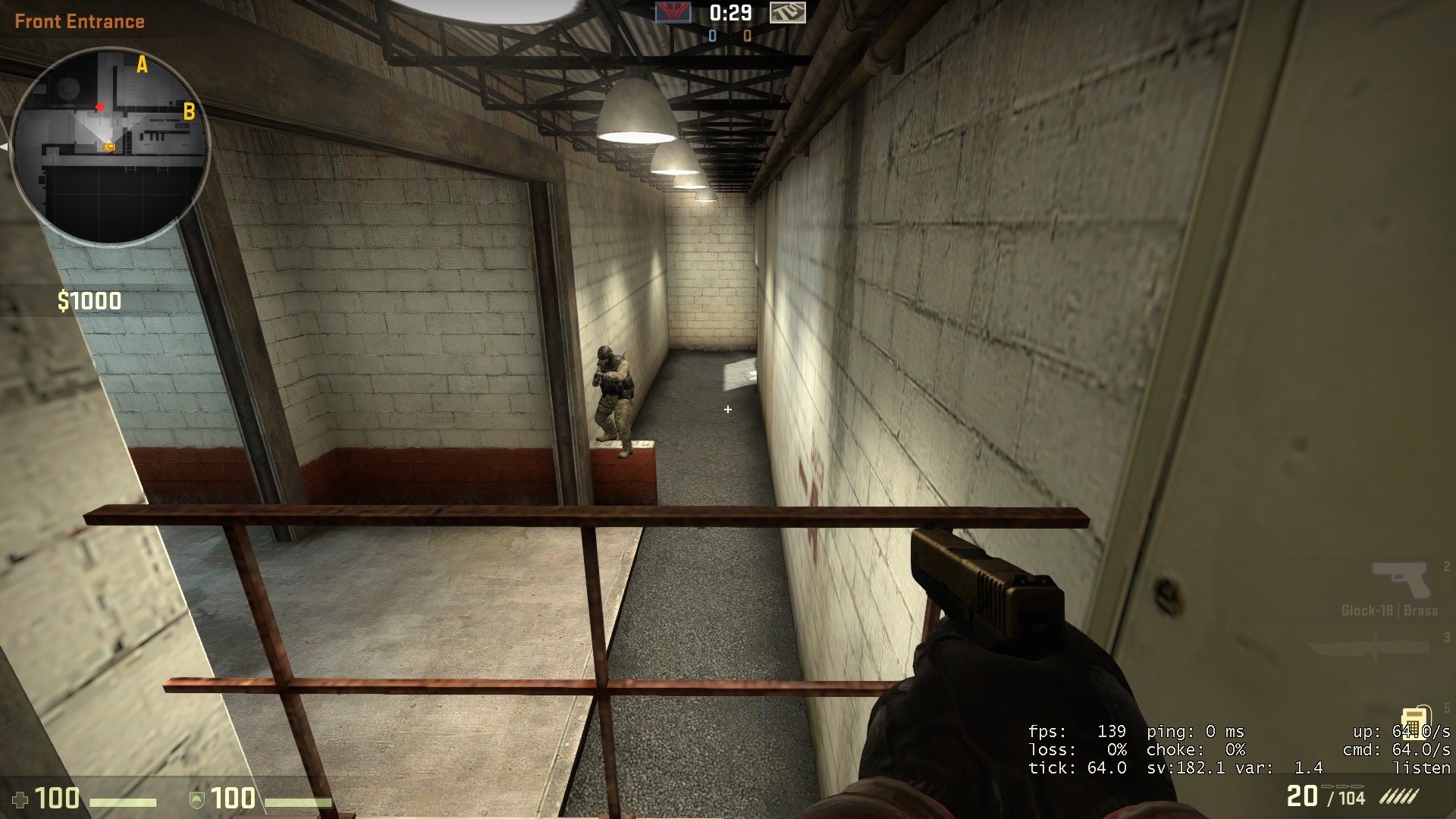1456x819 pixels.
Task: Click the health cross icon
Action: 20,800
